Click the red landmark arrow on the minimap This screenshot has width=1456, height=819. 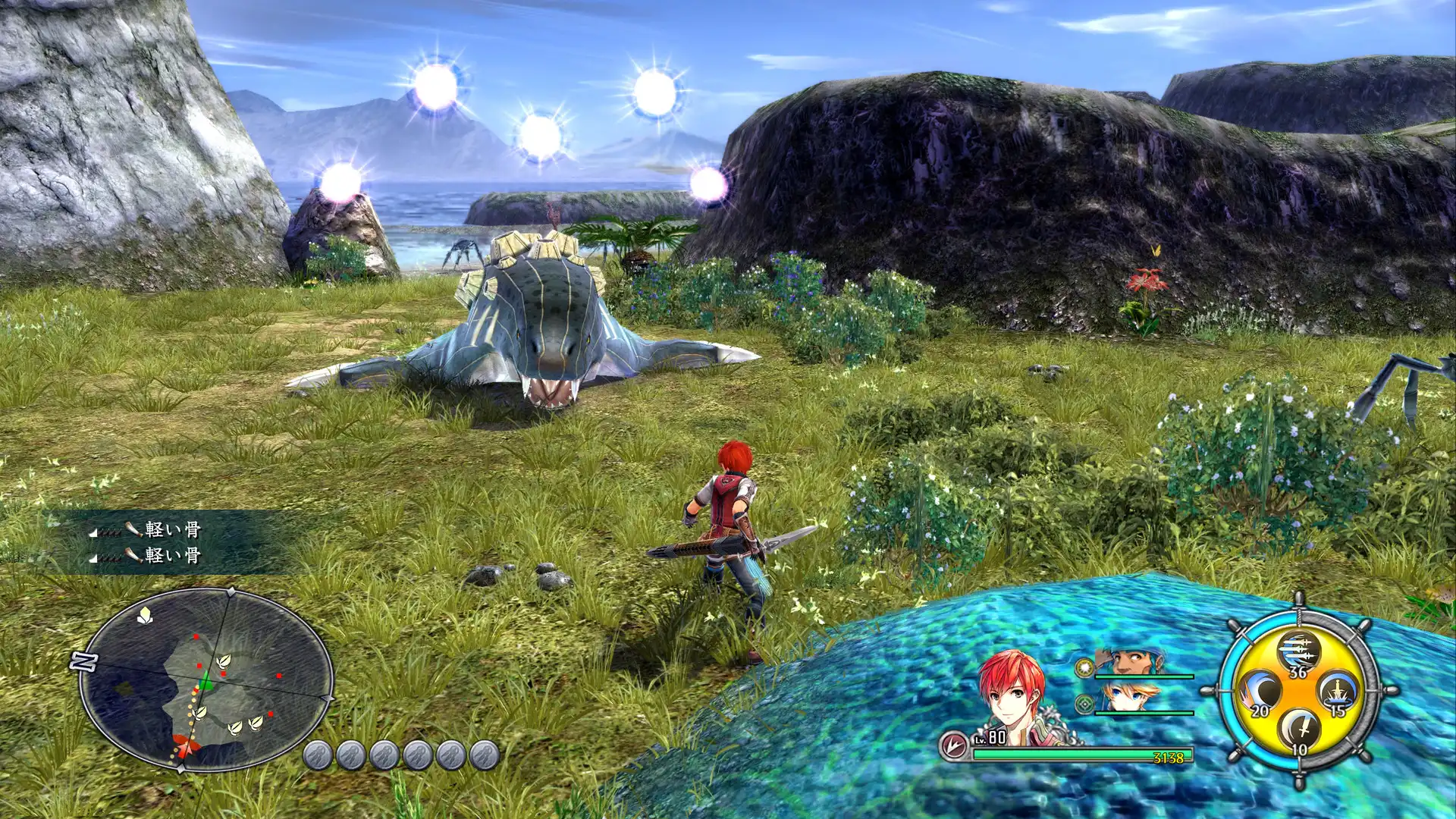pyautogui.click(x=184, y=746)
